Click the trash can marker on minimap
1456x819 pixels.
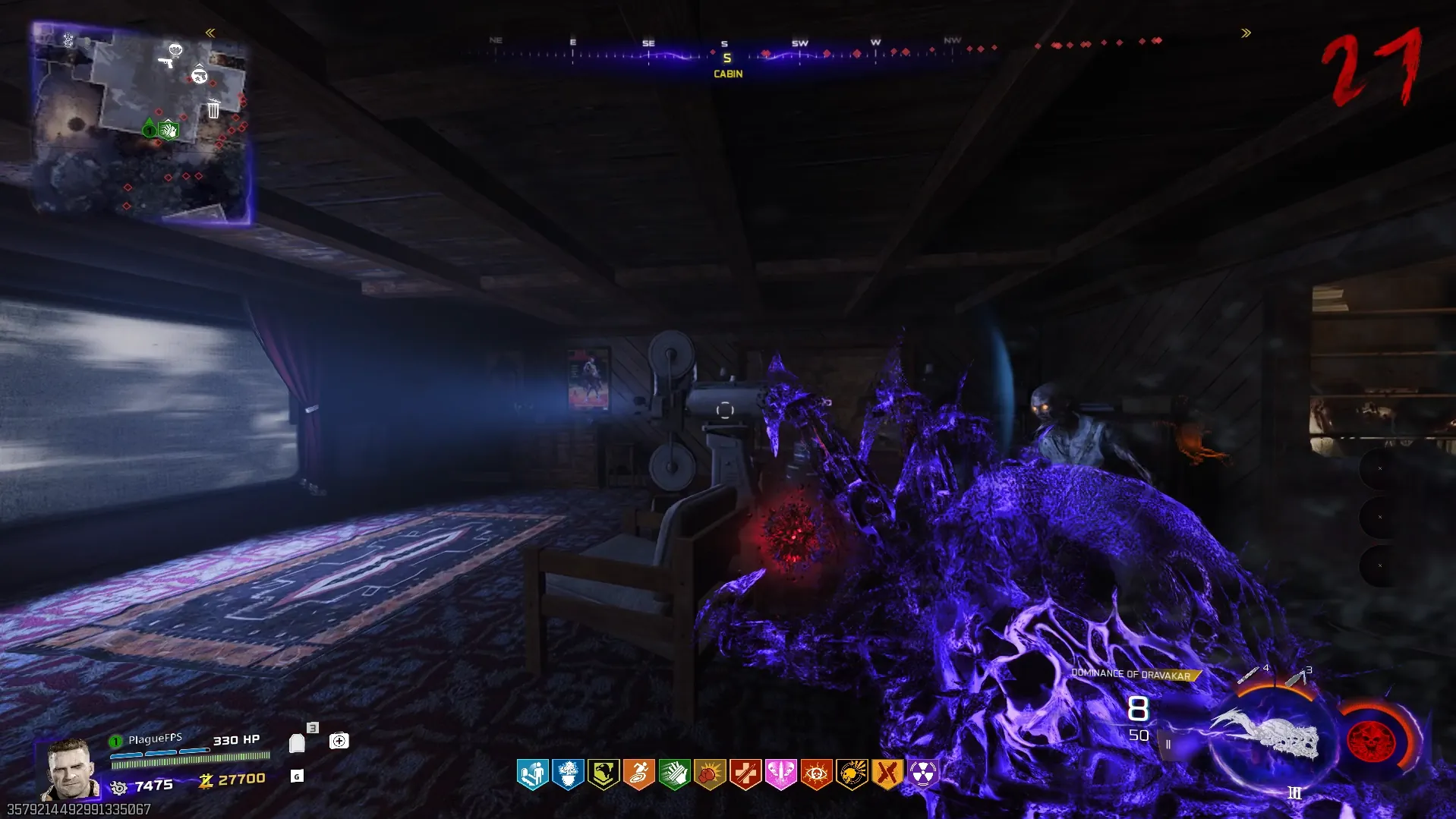213,109
